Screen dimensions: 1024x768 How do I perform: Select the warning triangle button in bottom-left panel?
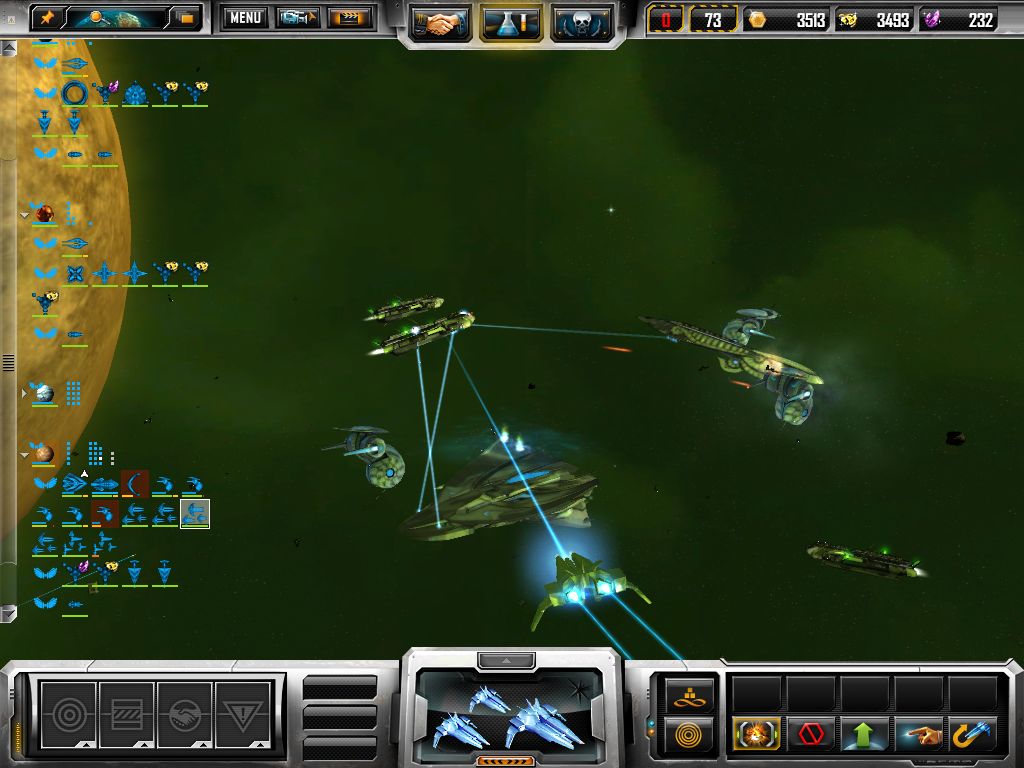click(244, 713)
